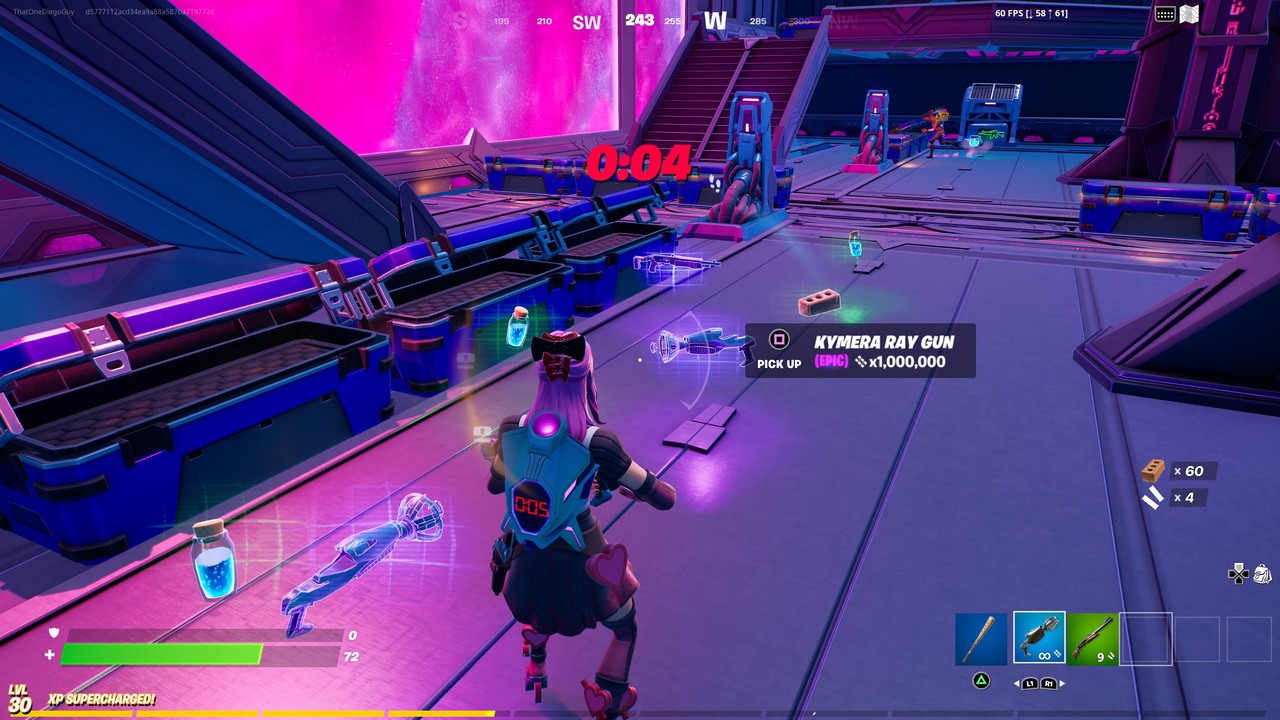Open the map via the minimap icon
This screenshot has height=720, width=1280.
(1189, 13)
